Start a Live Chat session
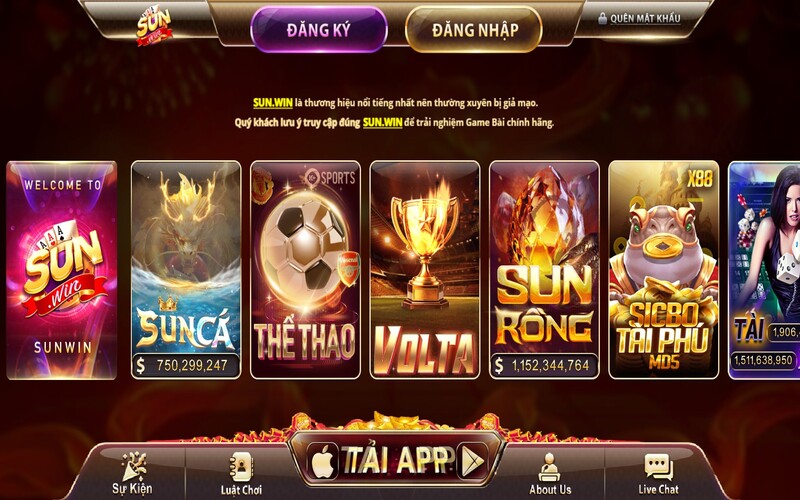The width and height of the screenshot is (800, 500). tap(658, 473)
